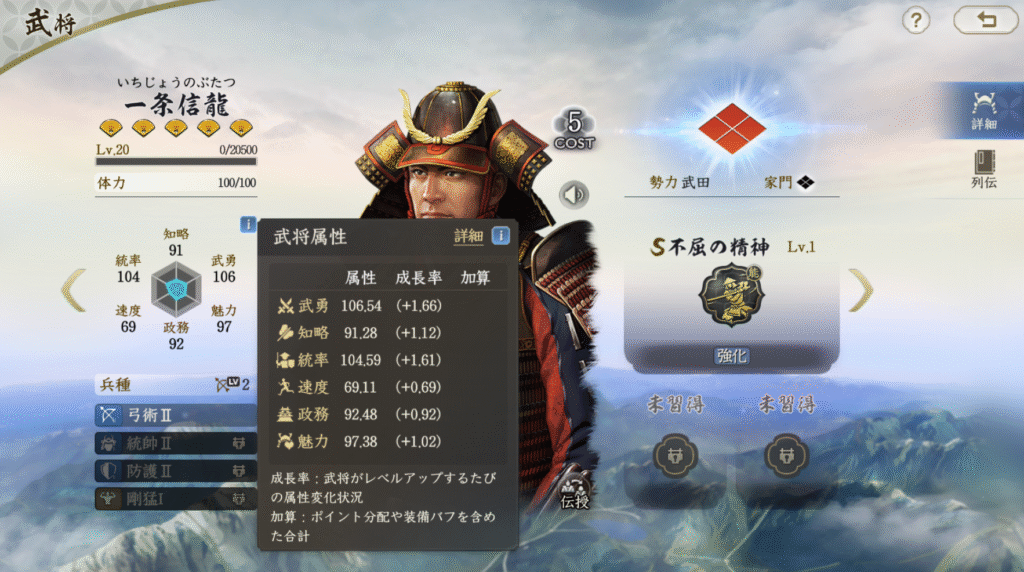Show next general with right arrow
Viewport: 1024px width, 572px height.
[860, 290]
